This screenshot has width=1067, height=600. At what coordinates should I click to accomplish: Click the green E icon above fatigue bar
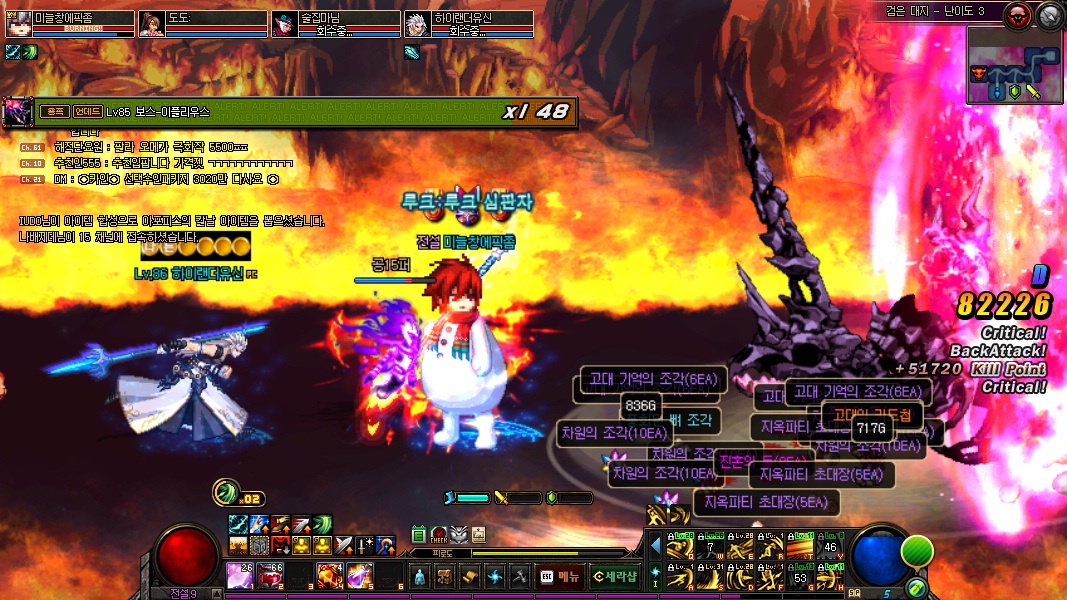coord(419,535)
